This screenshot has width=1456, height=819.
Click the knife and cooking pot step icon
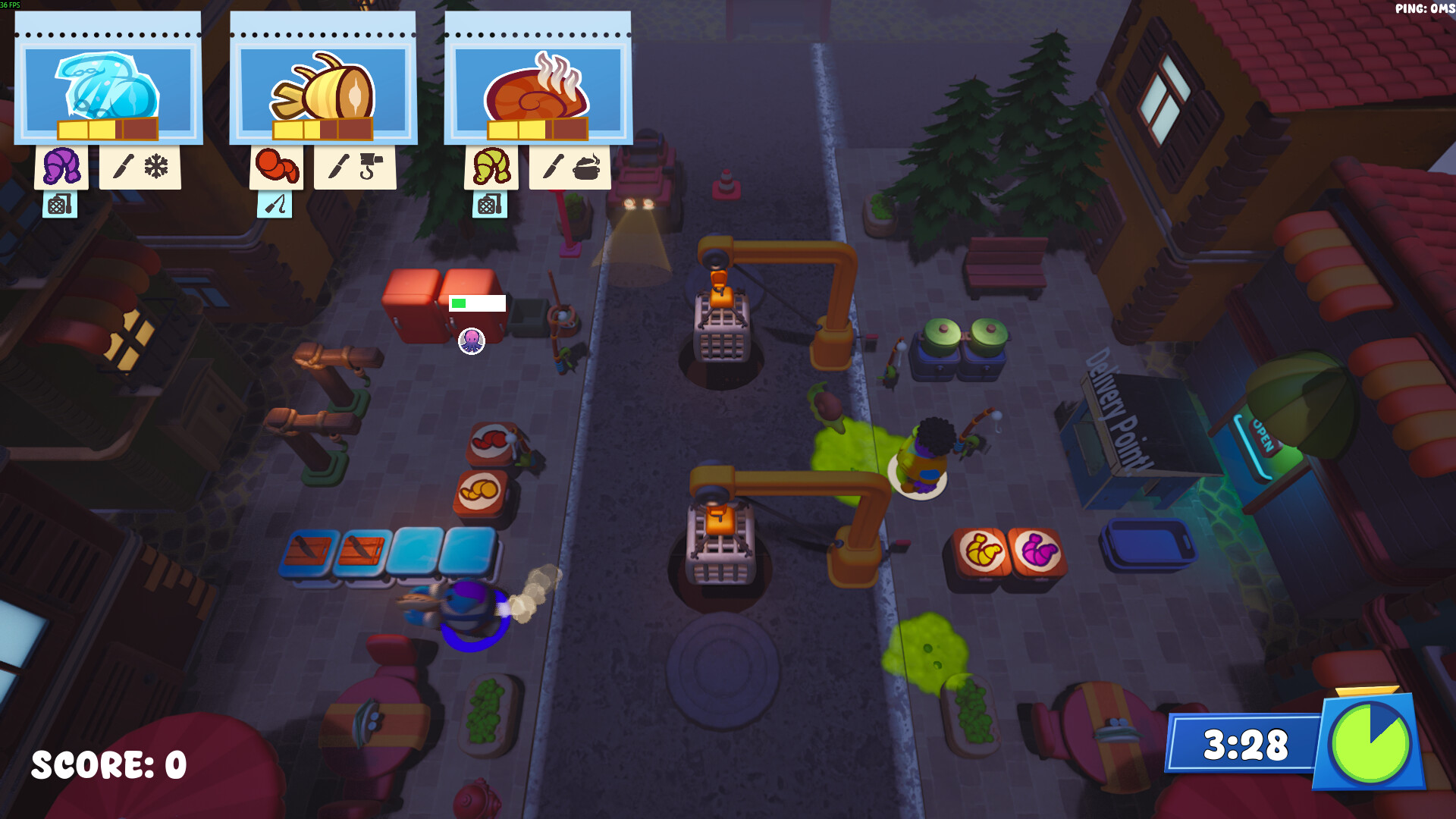(x=570, y=166)
